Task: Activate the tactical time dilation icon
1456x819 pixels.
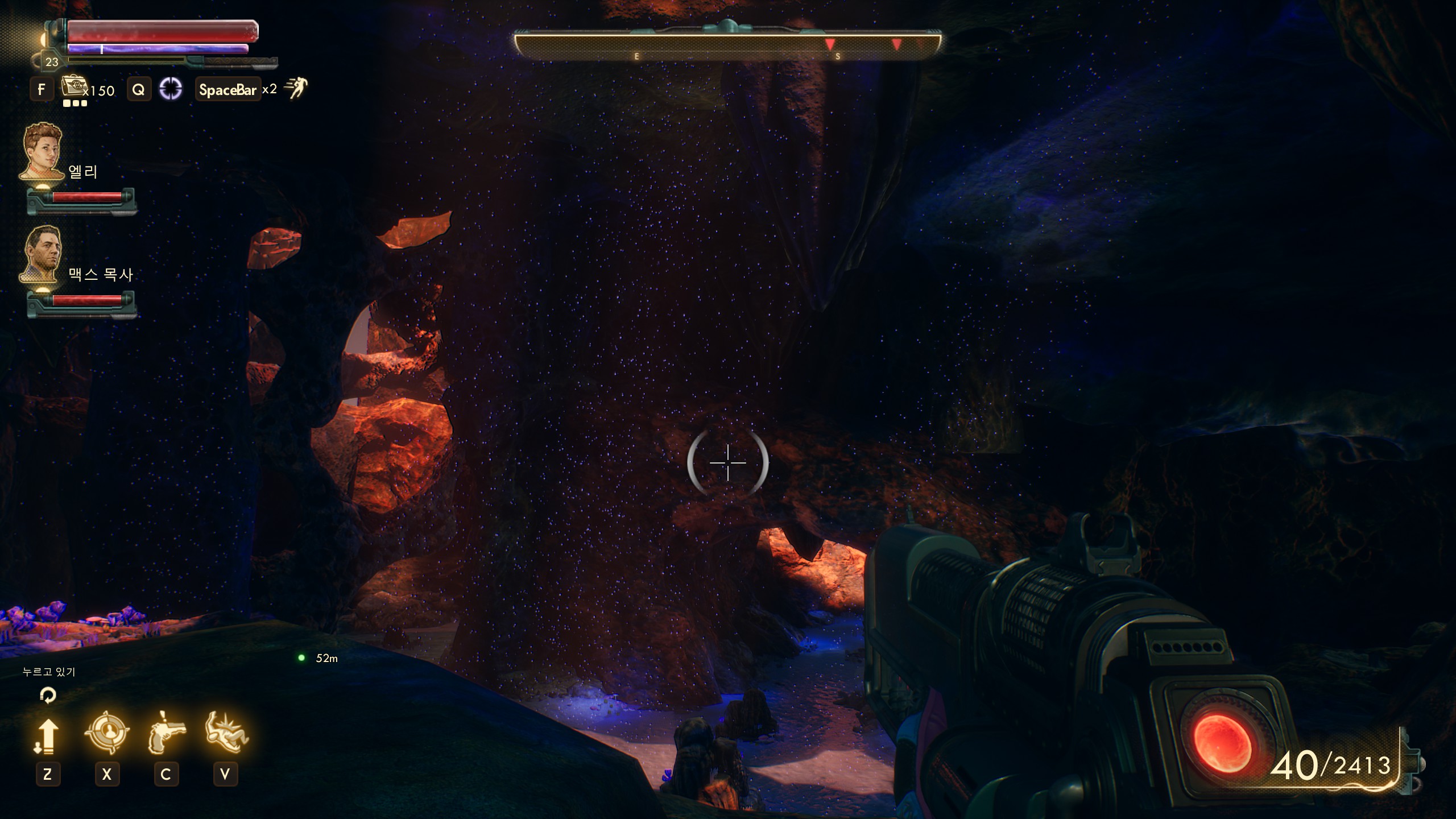Action: [x=171, y=89]
